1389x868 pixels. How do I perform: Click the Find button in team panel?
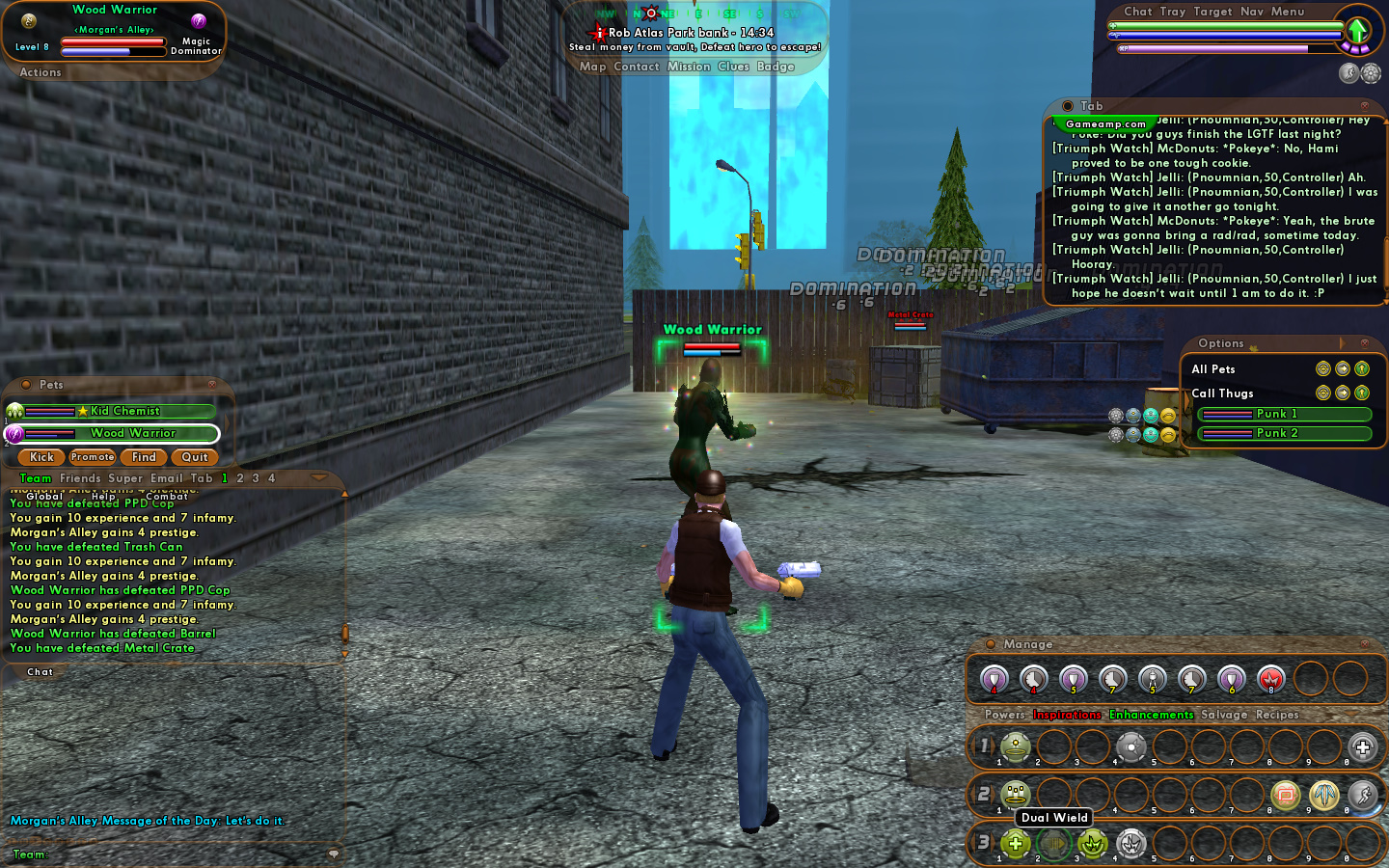coord(144,457)
